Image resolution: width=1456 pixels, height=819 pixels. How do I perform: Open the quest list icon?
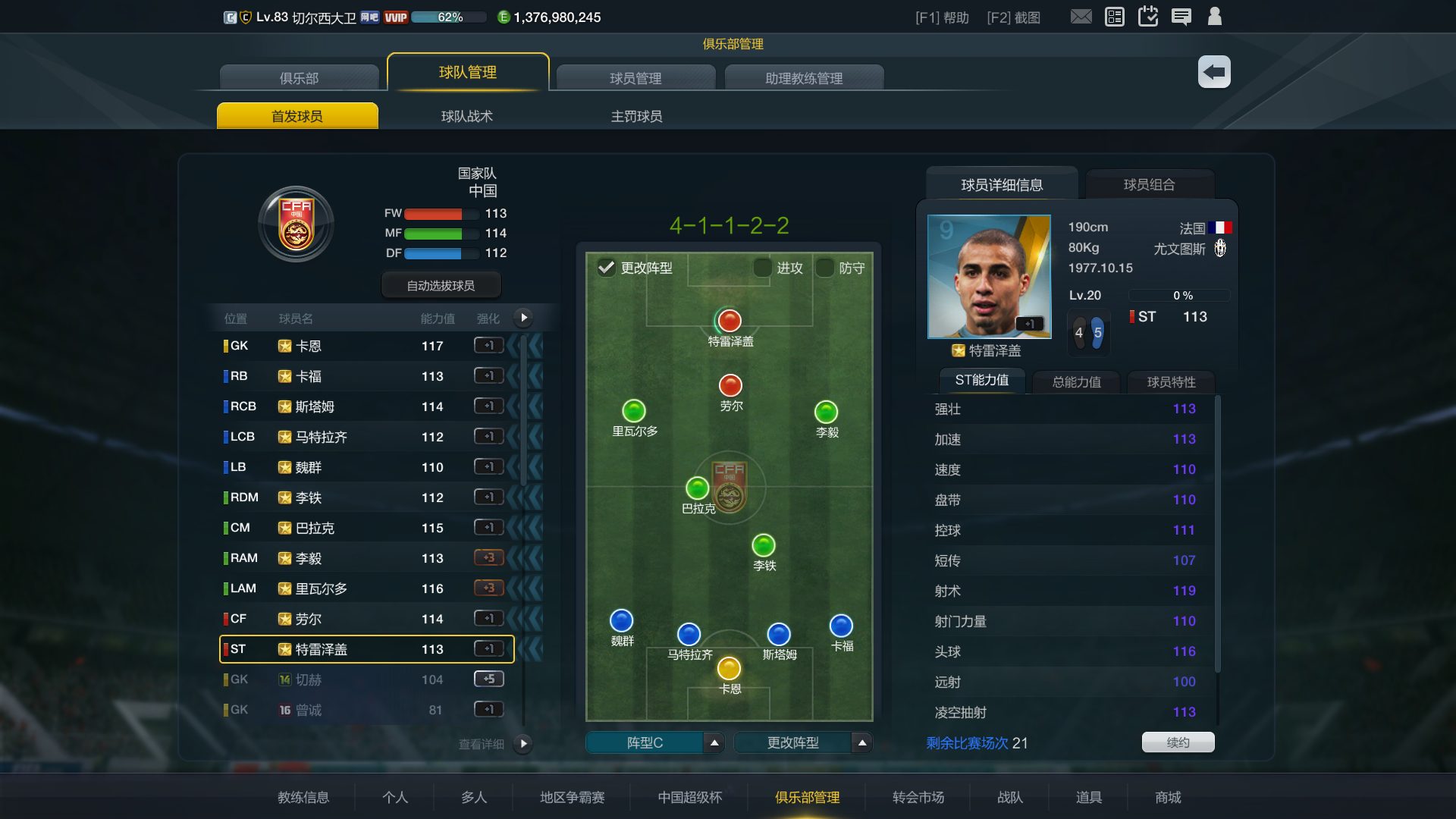click(1114, 16)
